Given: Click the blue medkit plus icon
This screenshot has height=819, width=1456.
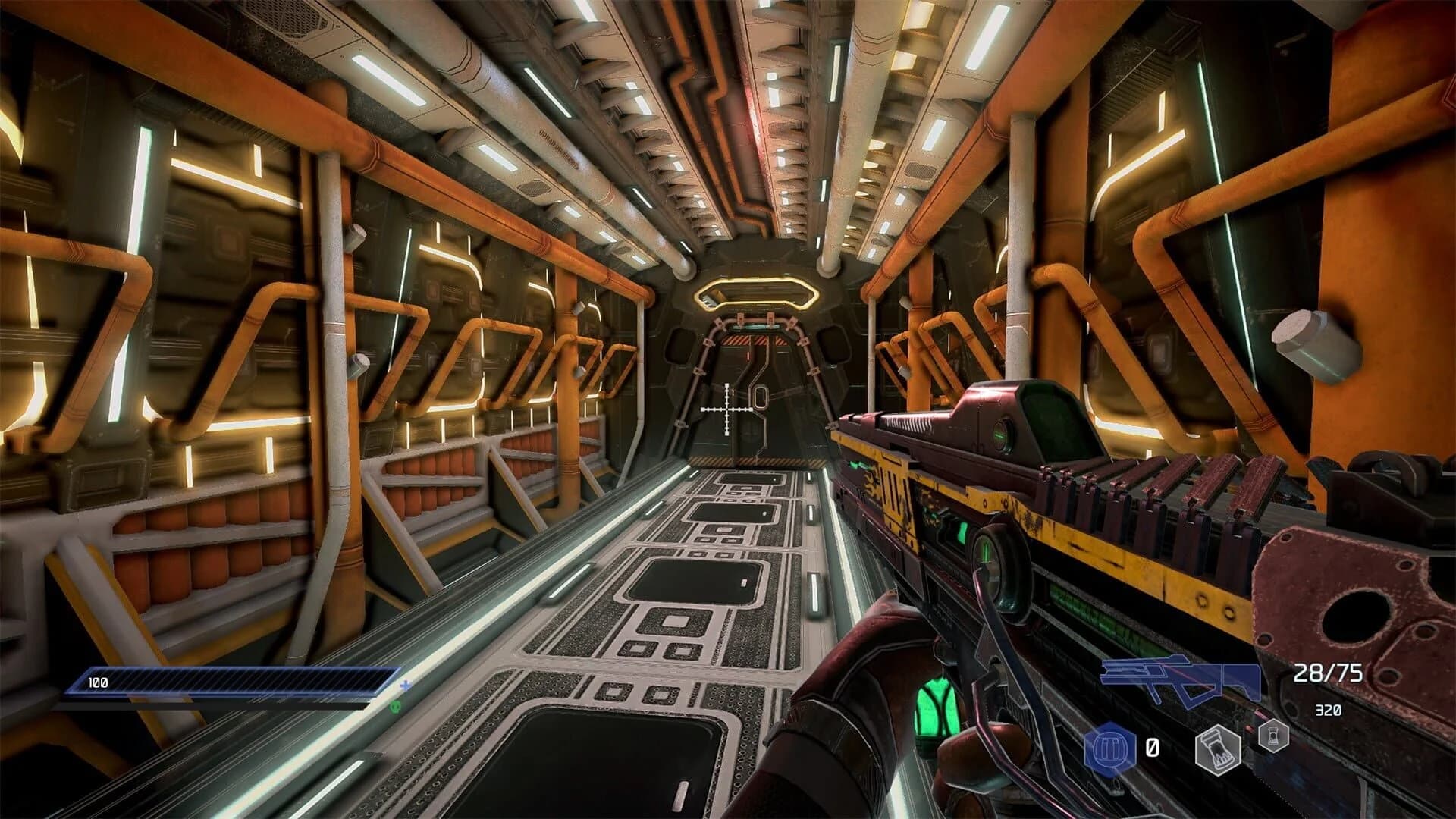Looking at the screenshot, I should (406, 686).
